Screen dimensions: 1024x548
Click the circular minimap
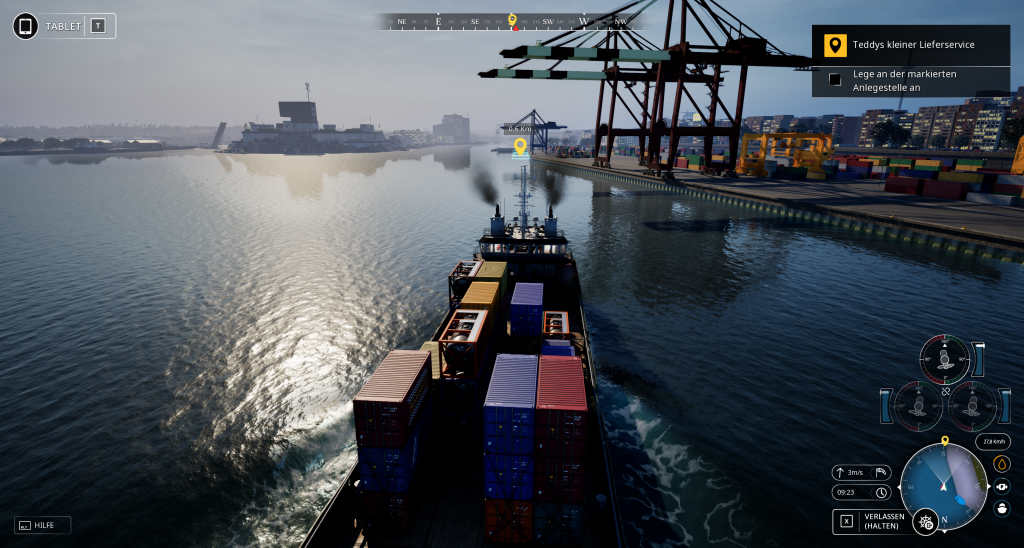click(x=943, y=487)
